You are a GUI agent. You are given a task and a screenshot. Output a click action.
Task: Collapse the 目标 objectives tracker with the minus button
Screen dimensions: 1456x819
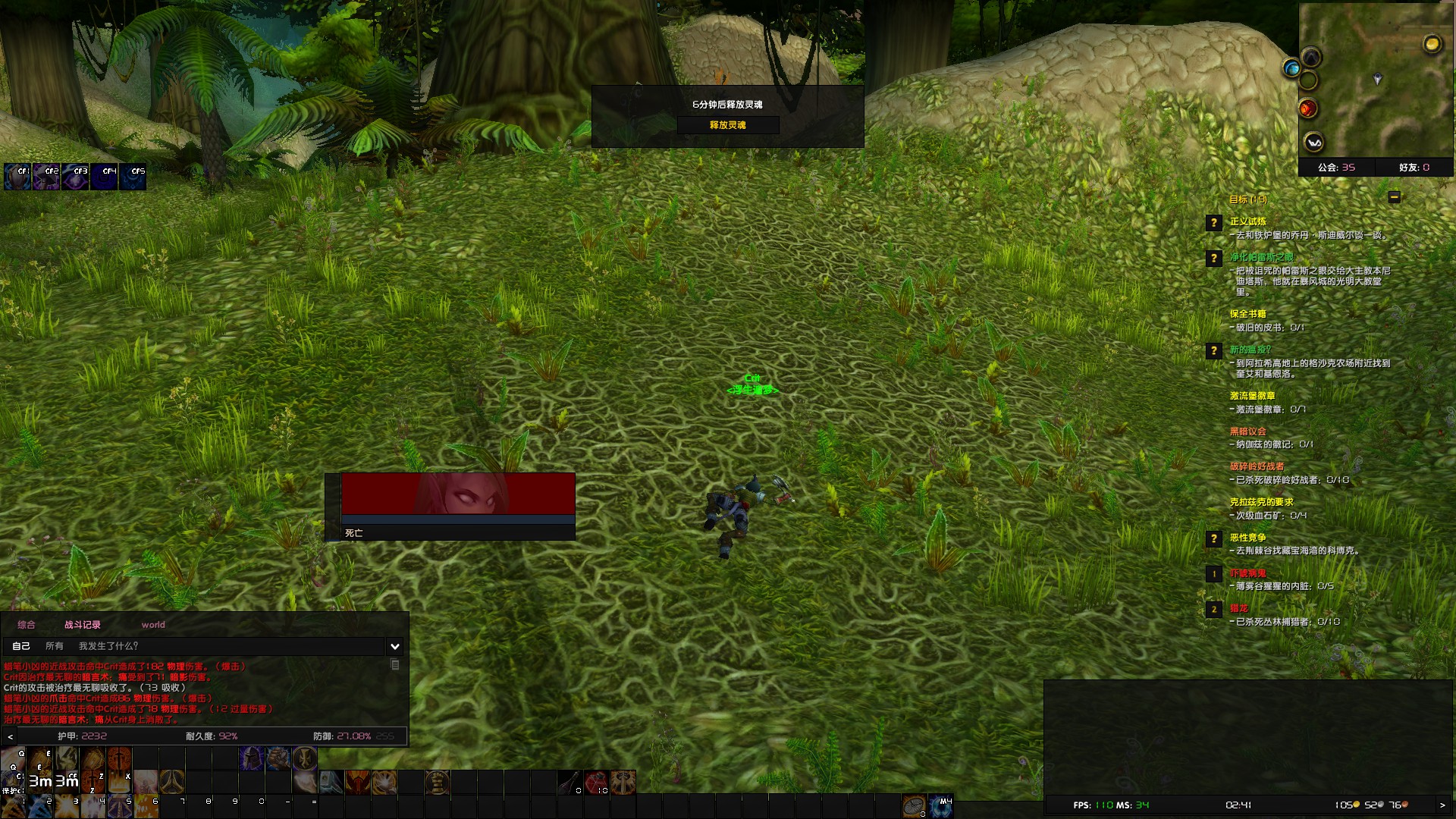[x=1394, y=197]
